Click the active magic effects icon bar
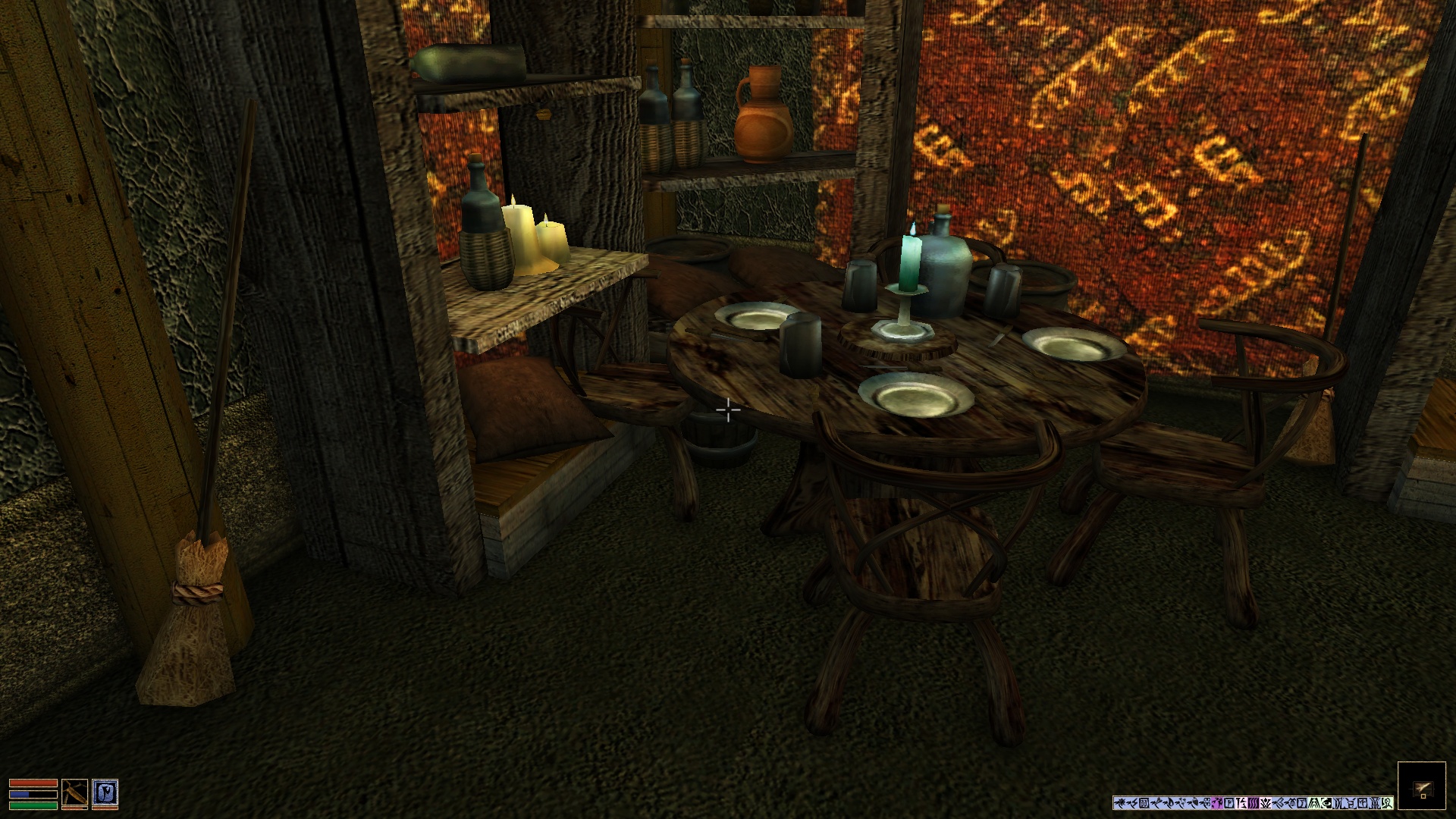 (1253, 803)
